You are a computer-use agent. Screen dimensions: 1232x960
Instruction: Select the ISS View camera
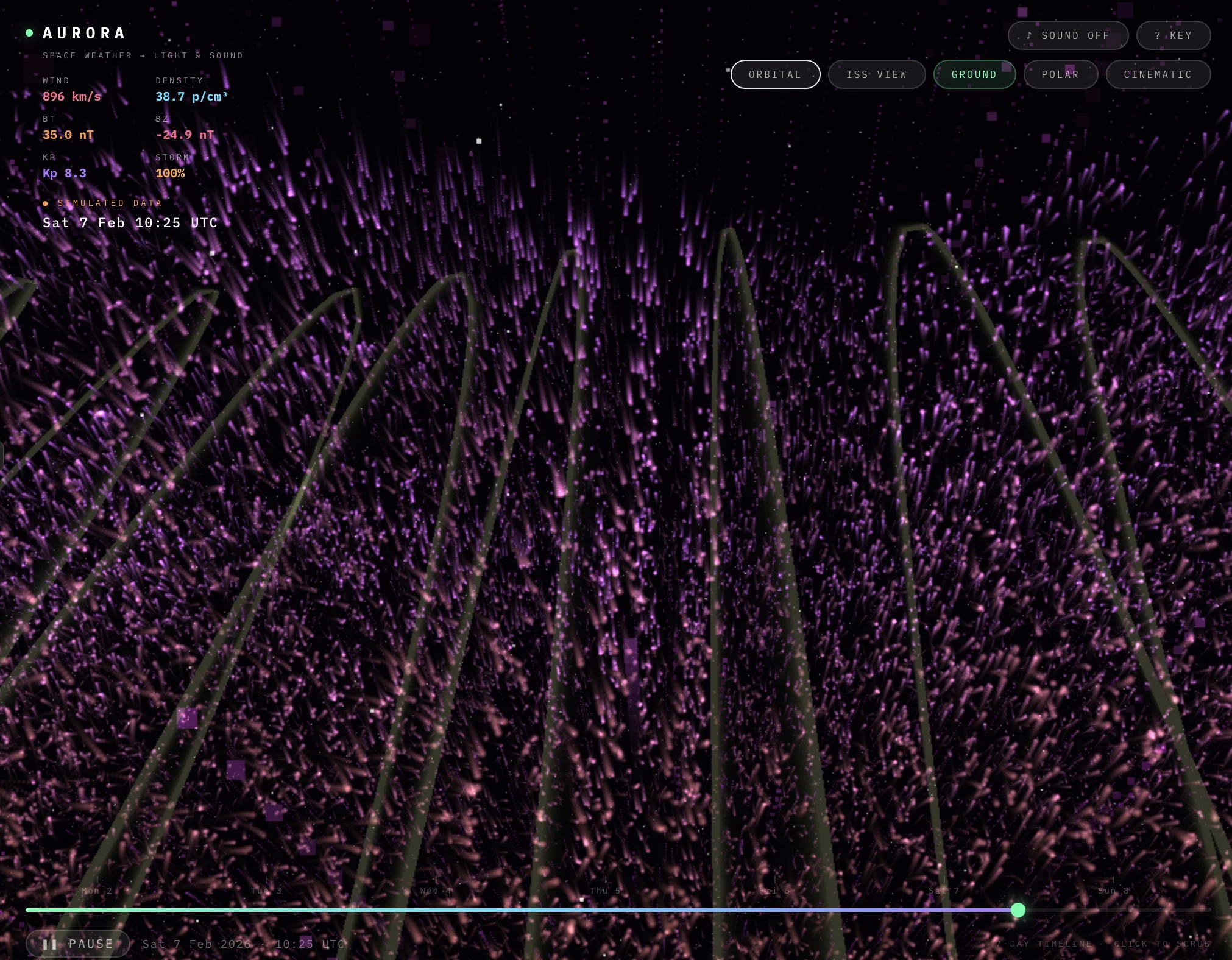pos(876,74)
